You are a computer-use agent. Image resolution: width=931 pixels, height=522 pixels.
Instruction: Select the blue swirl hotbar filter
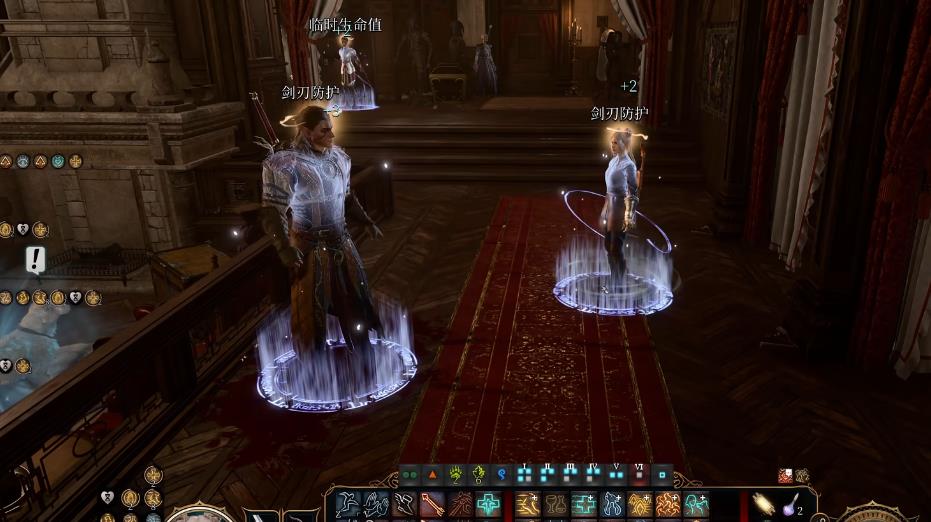501,475
